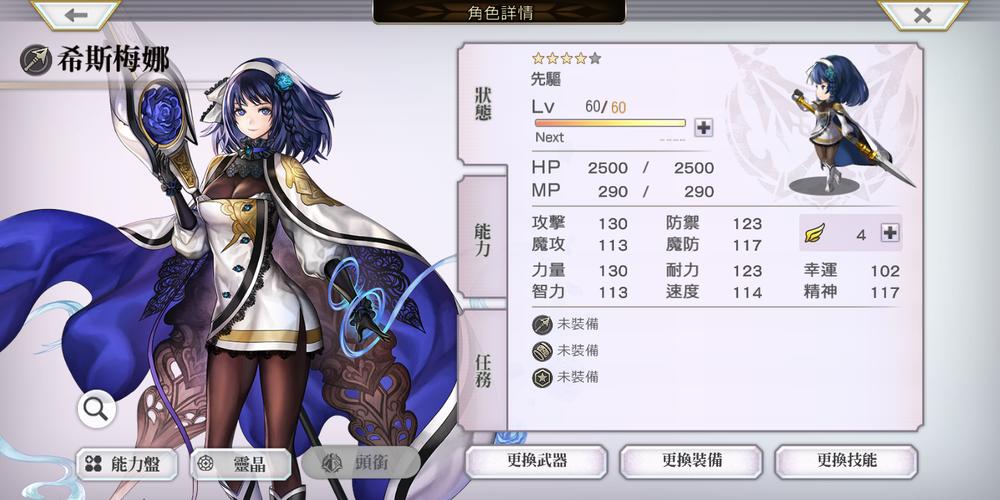The width and height of the screenshot is (1000, 500).
Task: Choose 更換技能 to change skills
Action: [x=846, y=461]
